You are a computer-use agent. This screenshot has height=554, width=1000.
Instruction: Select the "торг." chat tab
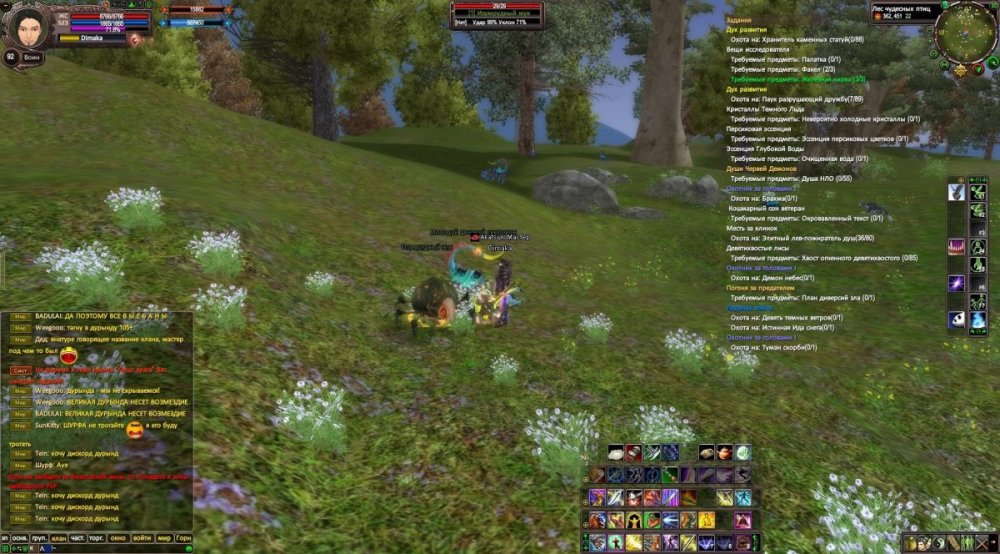point(97,538)
